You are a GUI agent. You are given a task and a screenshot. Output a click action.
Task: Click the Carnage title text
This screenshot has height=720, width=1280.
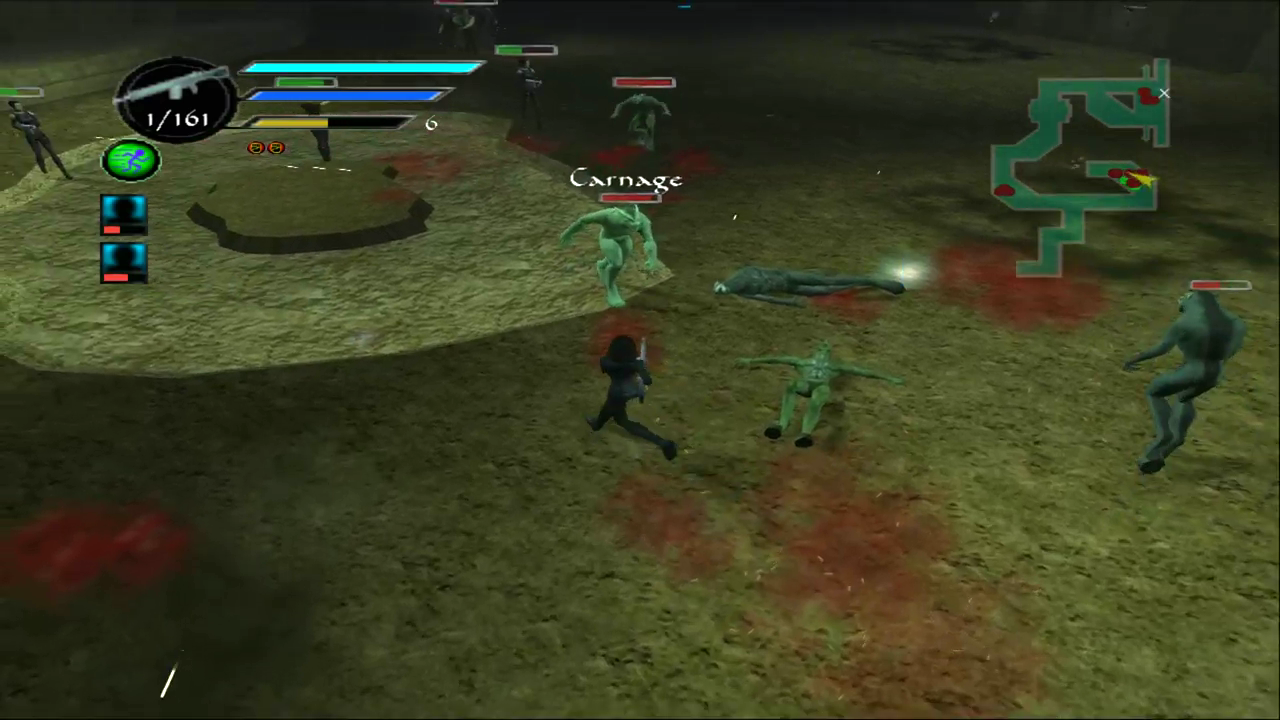pyautogui.click(x=626, y=179)
